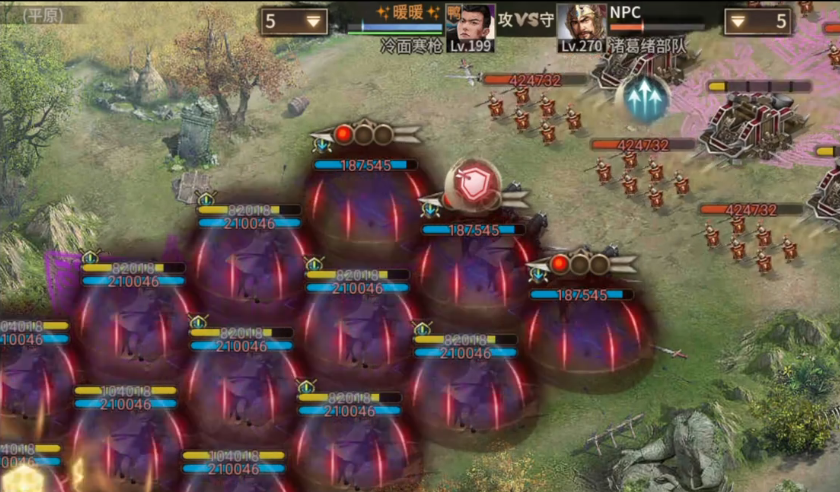Viewport: 840px width, 492px height.
Task: Open the attacker-side dropdown showing 5
Action: click(294, 21)
